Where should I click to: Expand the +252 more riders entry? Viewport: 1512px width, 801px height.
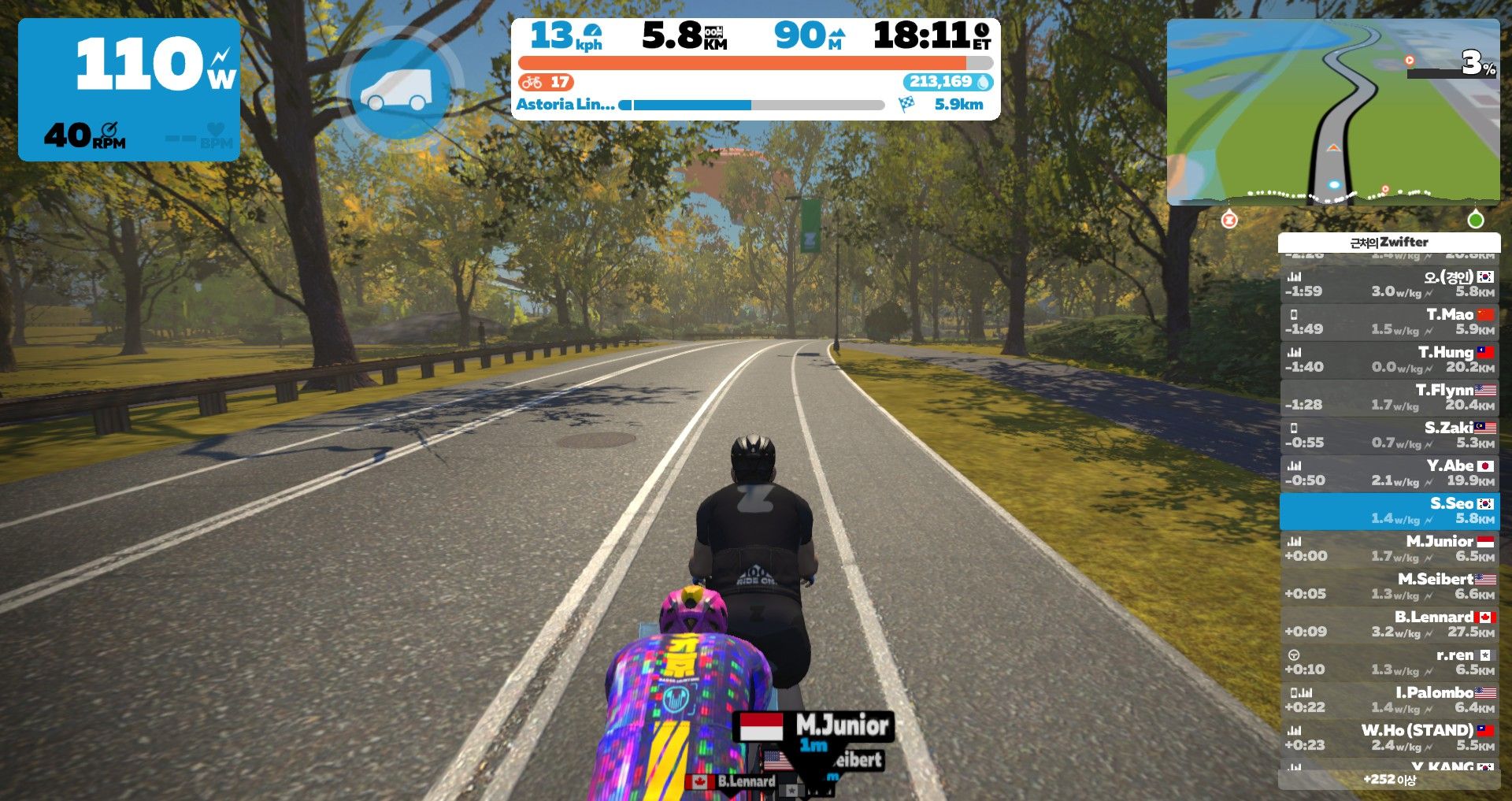1389,780
